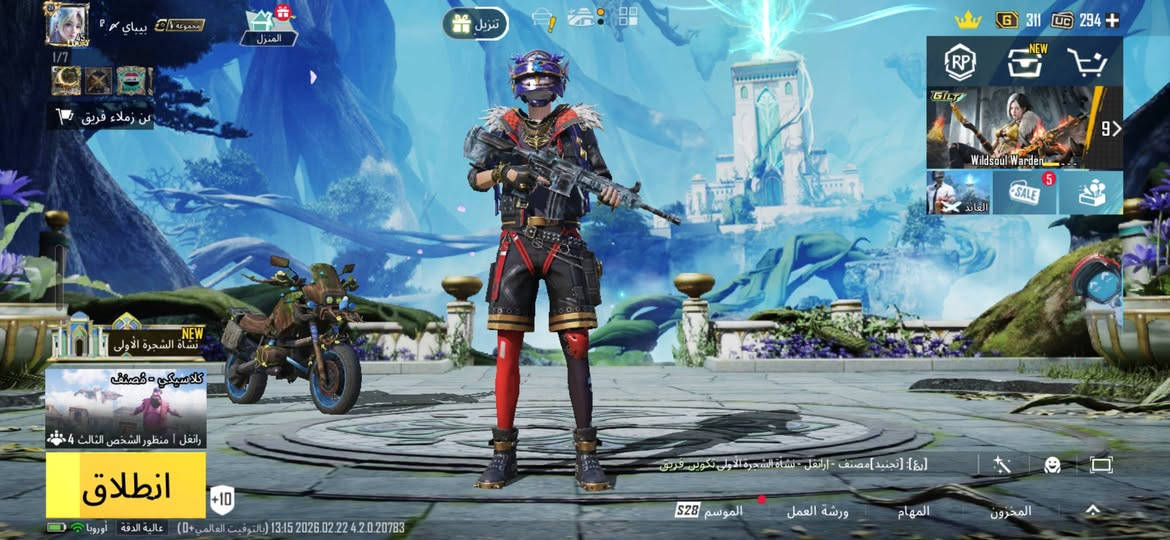The height and width of the screenshot is (540, 1170).
Task: Open the القائد tile with the suited man
Action: coord(958,192)
